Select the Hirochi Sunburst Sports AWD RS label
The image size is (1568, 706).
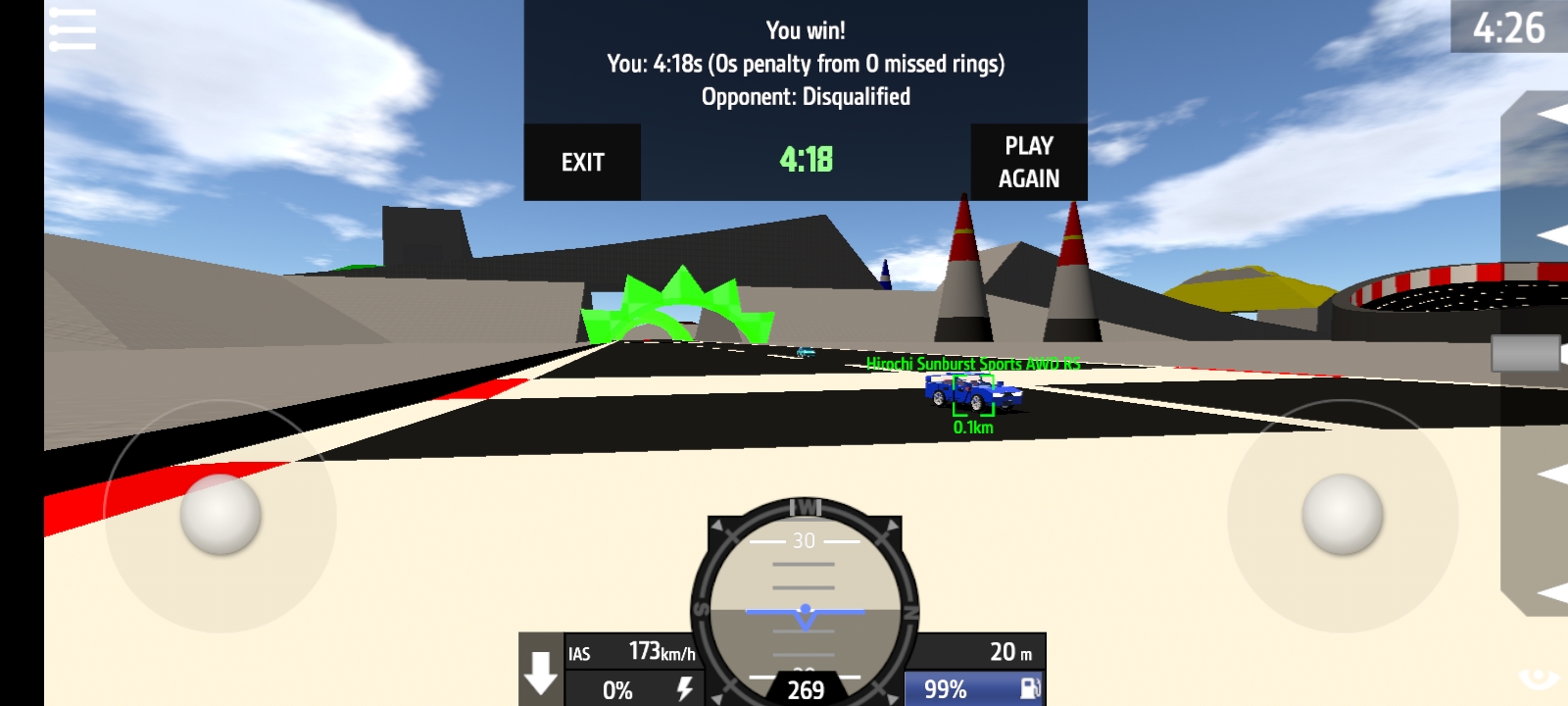pos(975,364)
